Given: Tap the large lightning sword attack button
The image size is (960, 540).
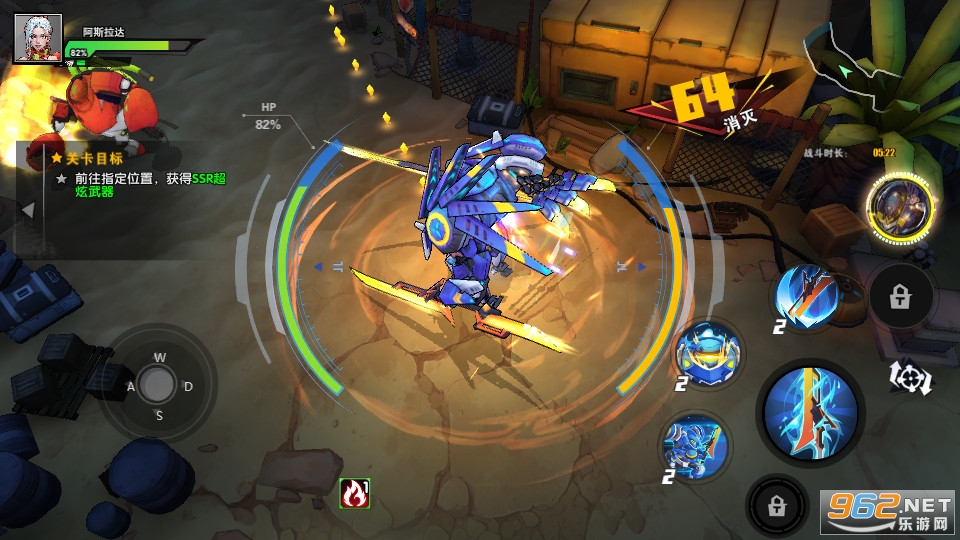Looking at the screenshot, I should 810,413.
